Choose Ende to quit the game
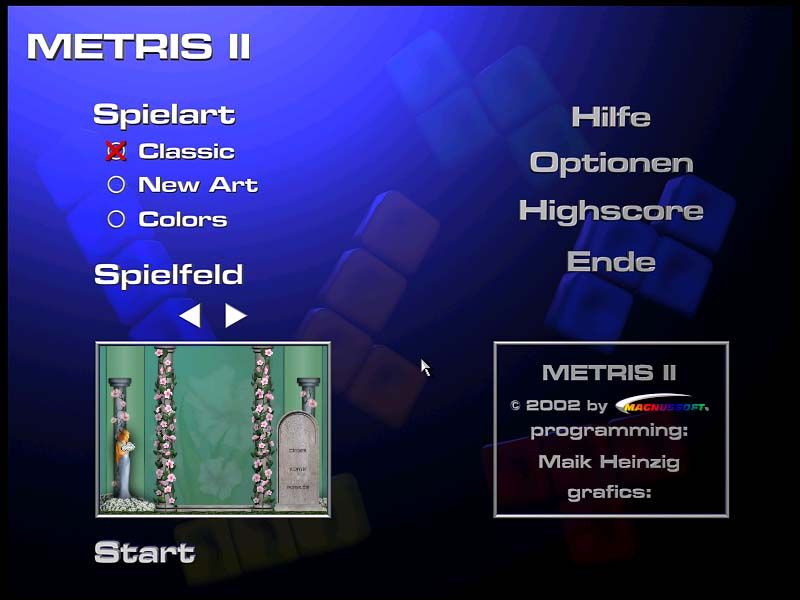 point(611,262)
